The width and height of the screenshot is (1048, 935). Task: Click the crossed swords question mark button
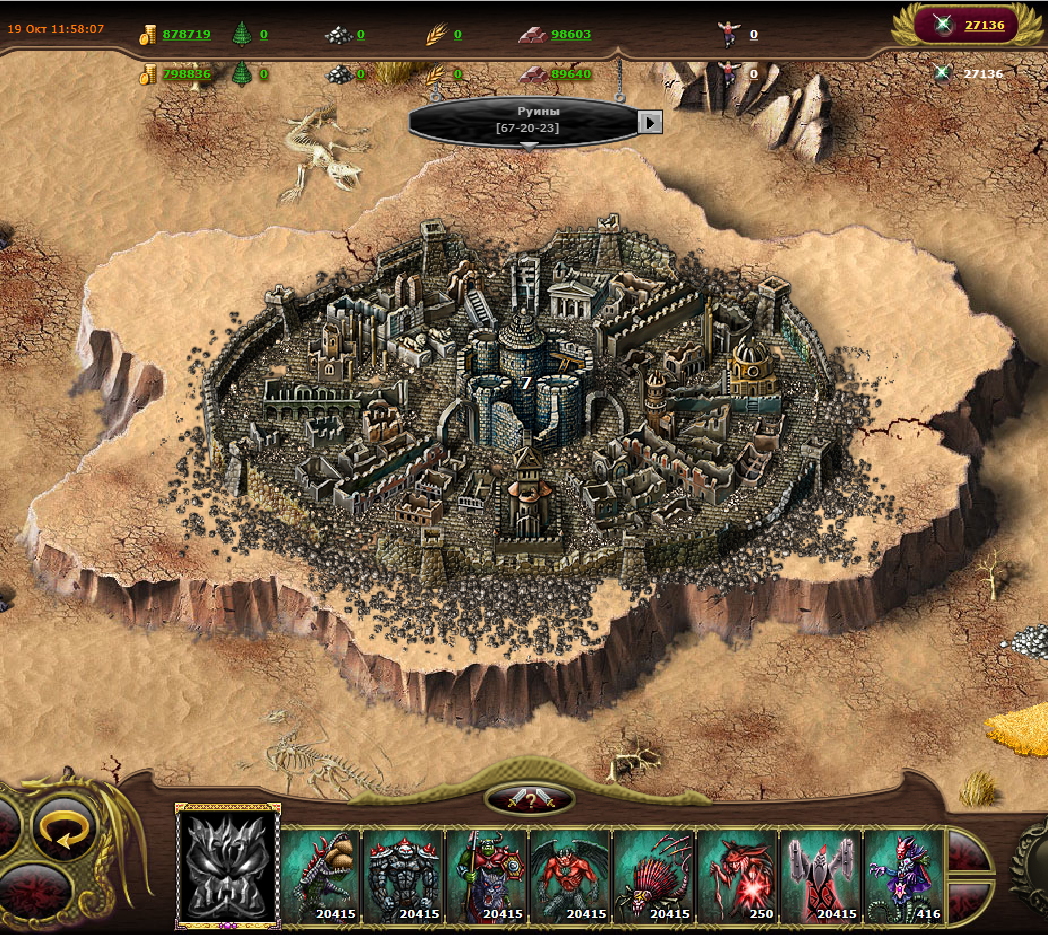[529, 798]
